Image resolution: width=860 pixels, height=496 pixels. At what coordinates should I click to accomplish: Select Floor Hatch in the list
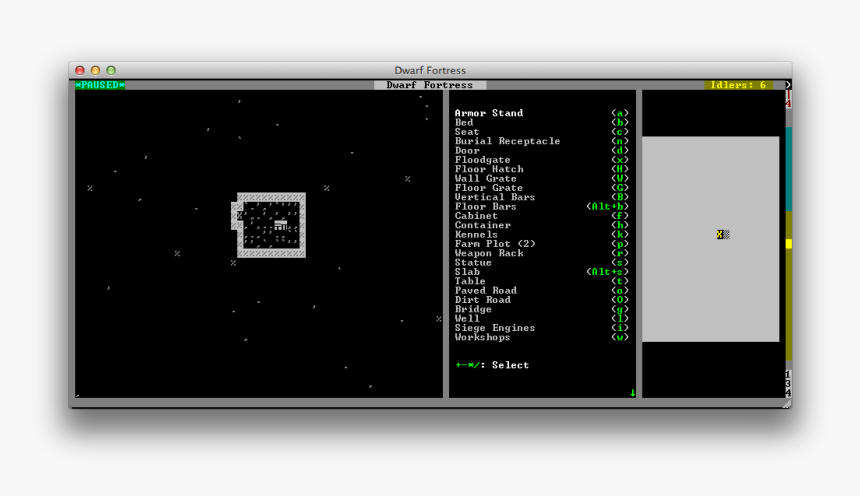tap(489, 169)
